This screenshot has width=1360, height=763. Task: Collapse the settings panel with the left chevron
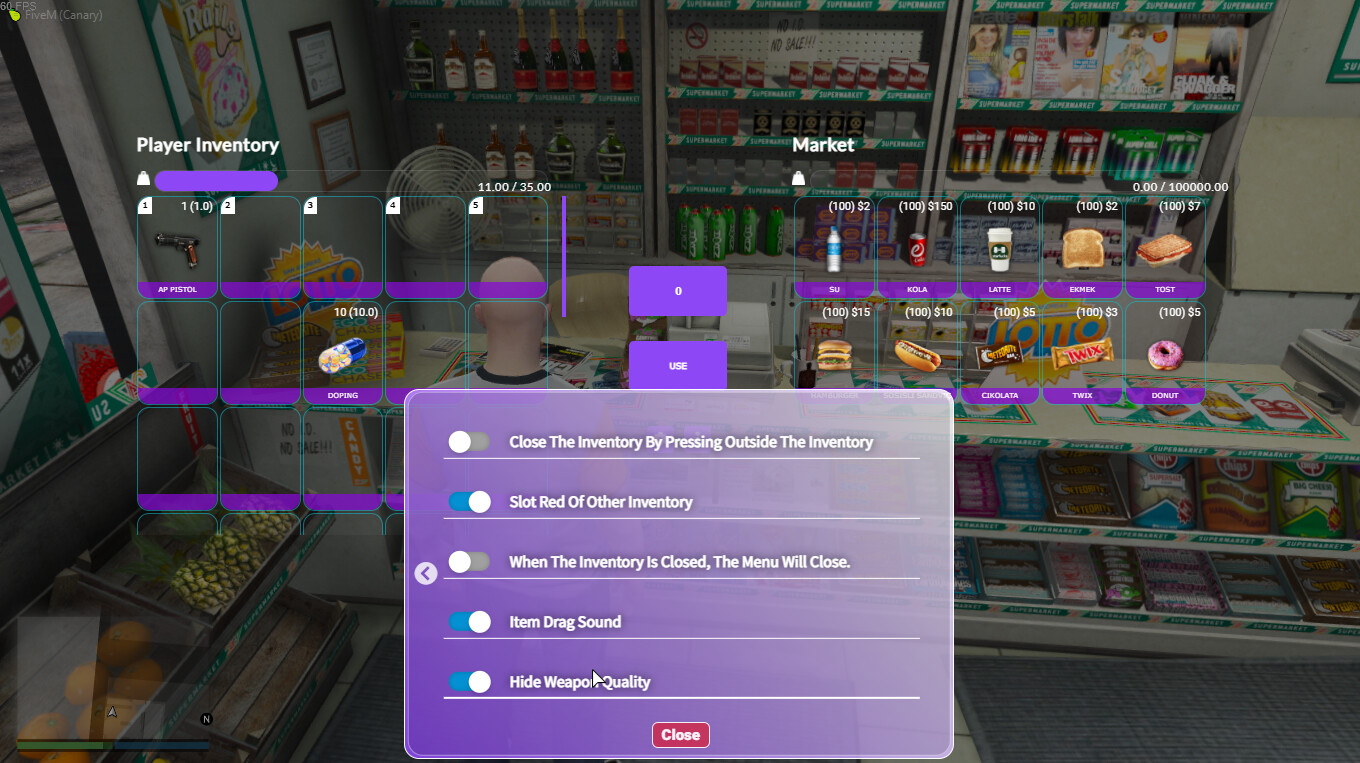tap(425, 573)
